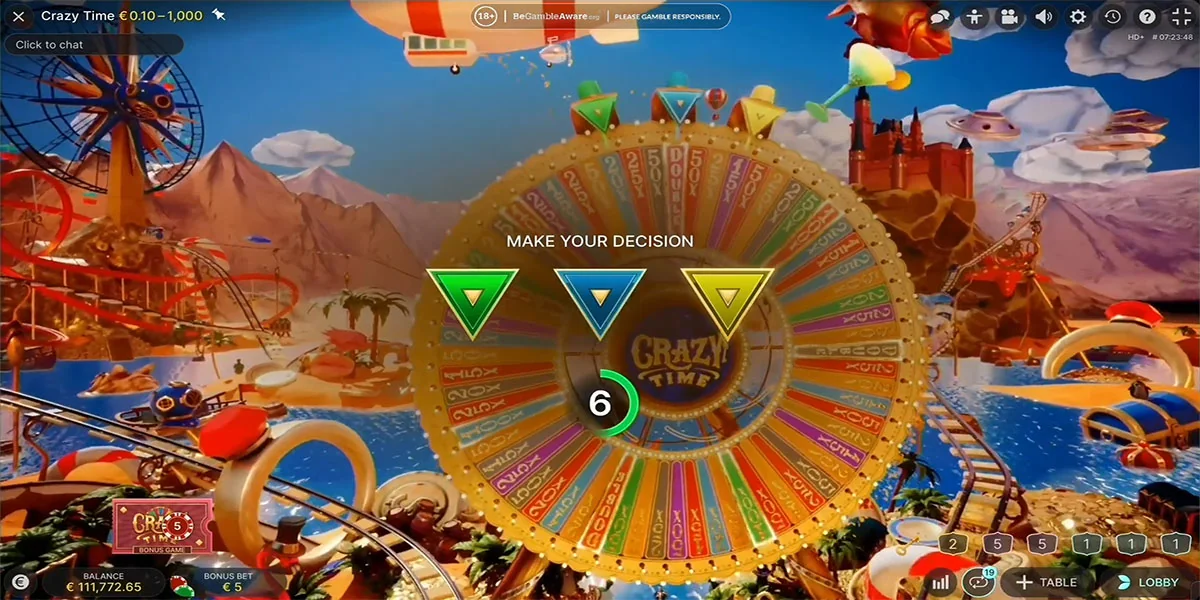Show the bar chart statistics
Screen dimensions: 1200x600
pyautogui.click(x=940, y=582)
